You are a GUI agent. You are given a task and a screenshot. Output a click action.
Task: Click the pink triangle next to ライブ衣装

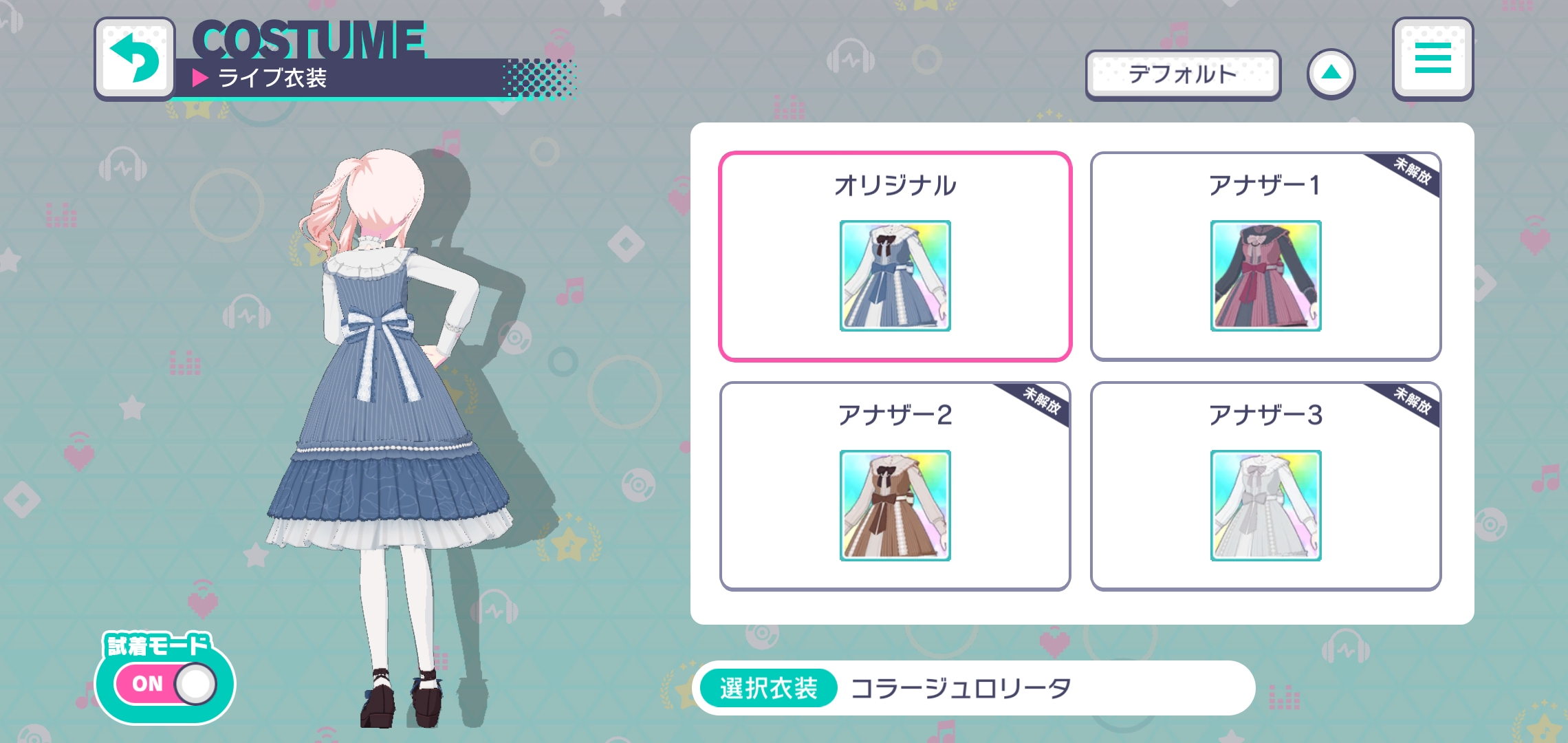[199, 79]
